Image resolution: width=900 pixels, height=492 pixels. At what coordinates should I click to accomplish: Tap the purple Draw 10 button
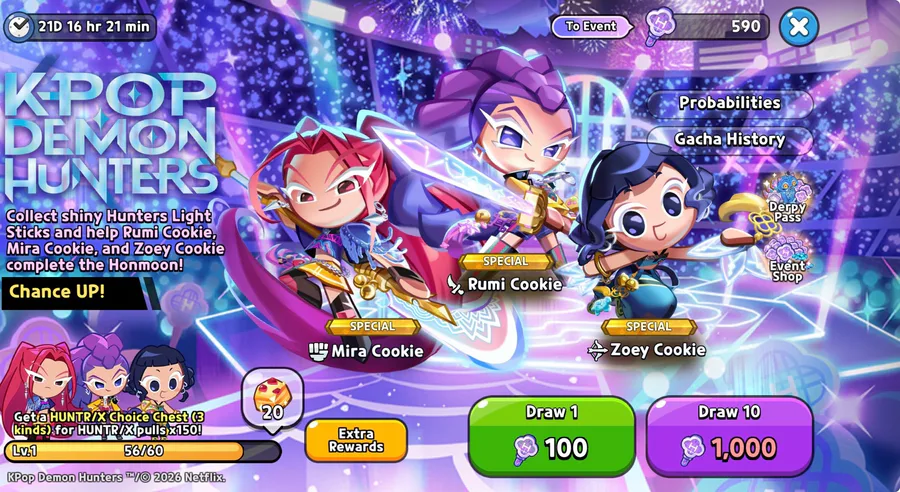[729, 436]
